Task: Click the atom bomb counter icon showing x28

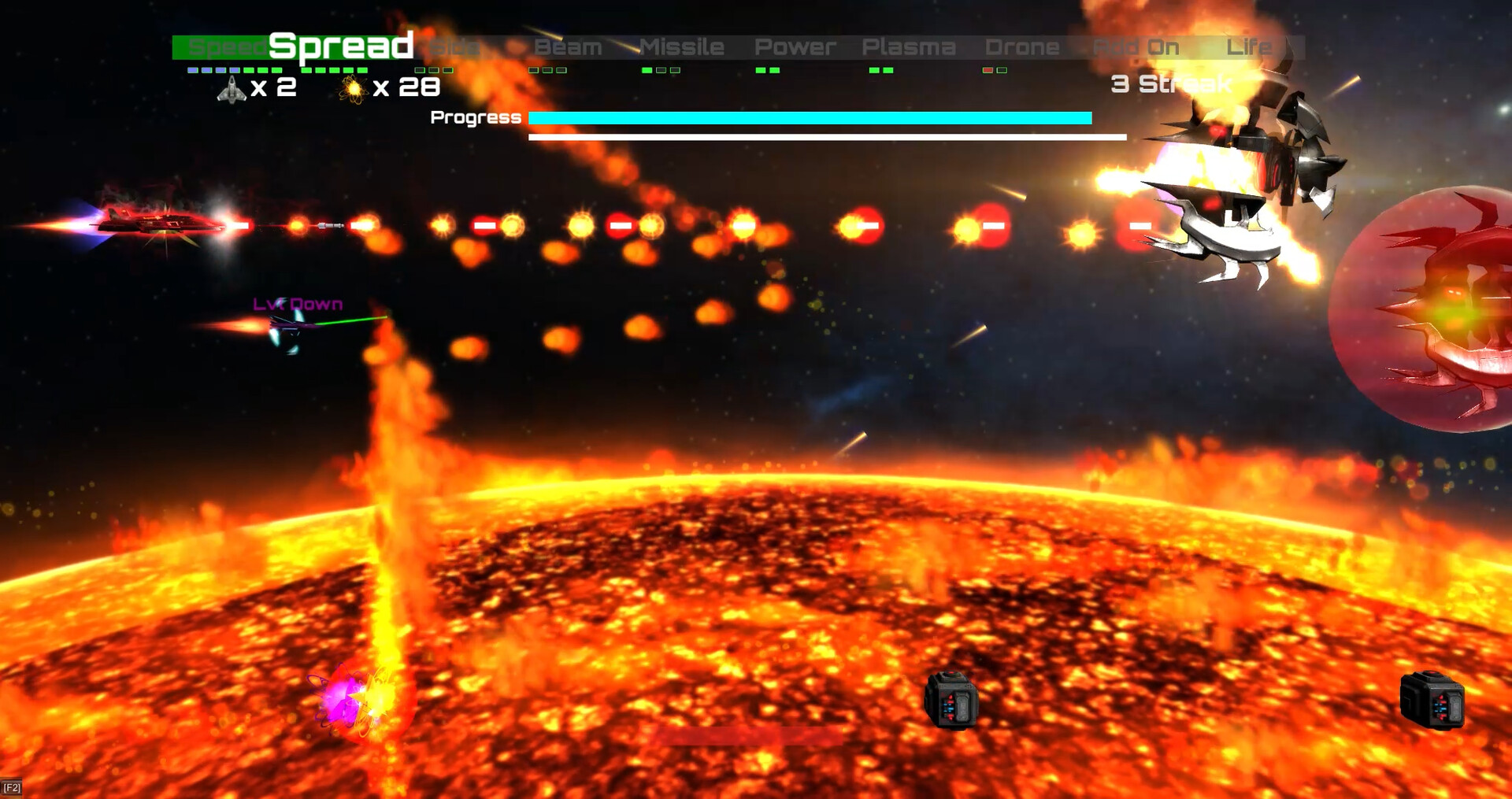Action: coord(354,87)
